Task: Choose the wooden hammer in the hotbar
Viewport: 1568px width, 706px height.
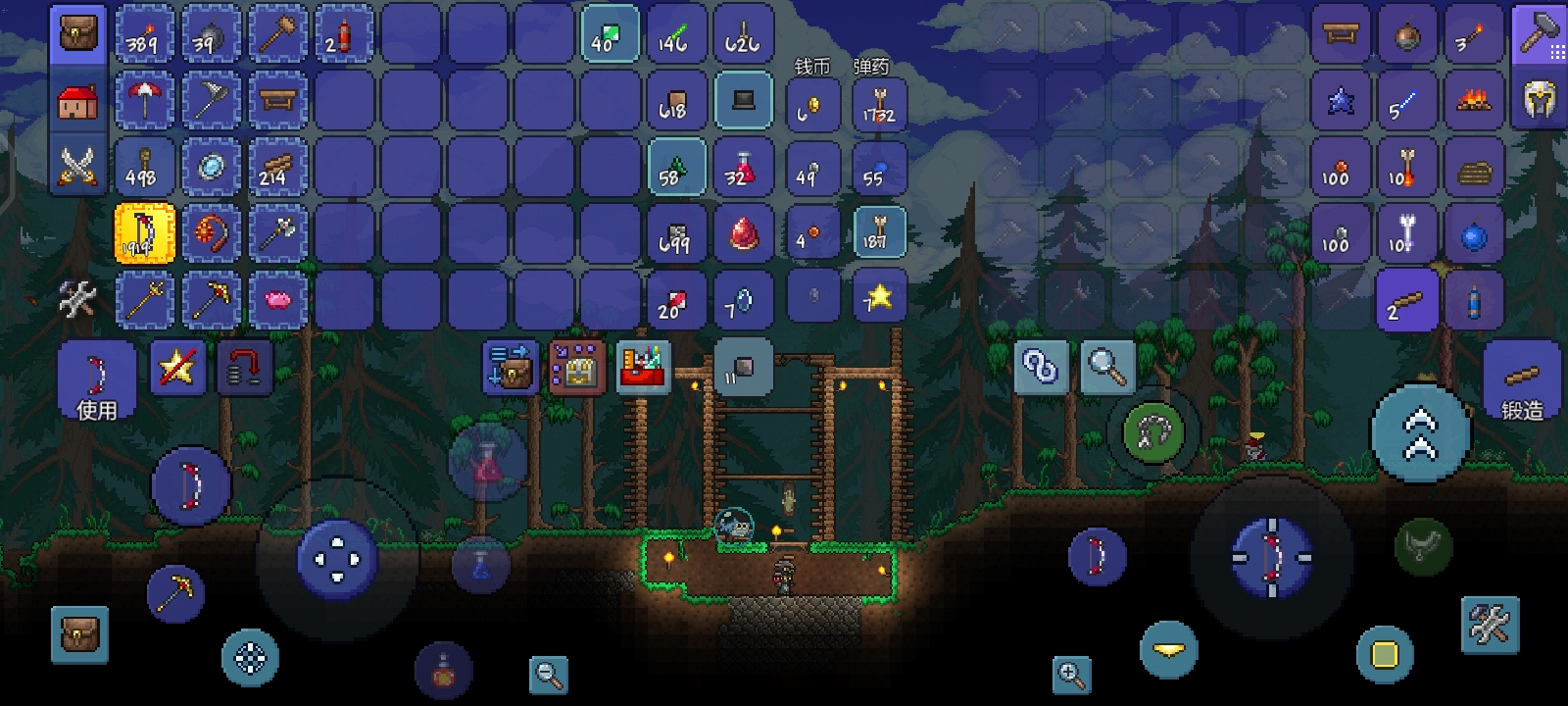Action: click(277, 35)
